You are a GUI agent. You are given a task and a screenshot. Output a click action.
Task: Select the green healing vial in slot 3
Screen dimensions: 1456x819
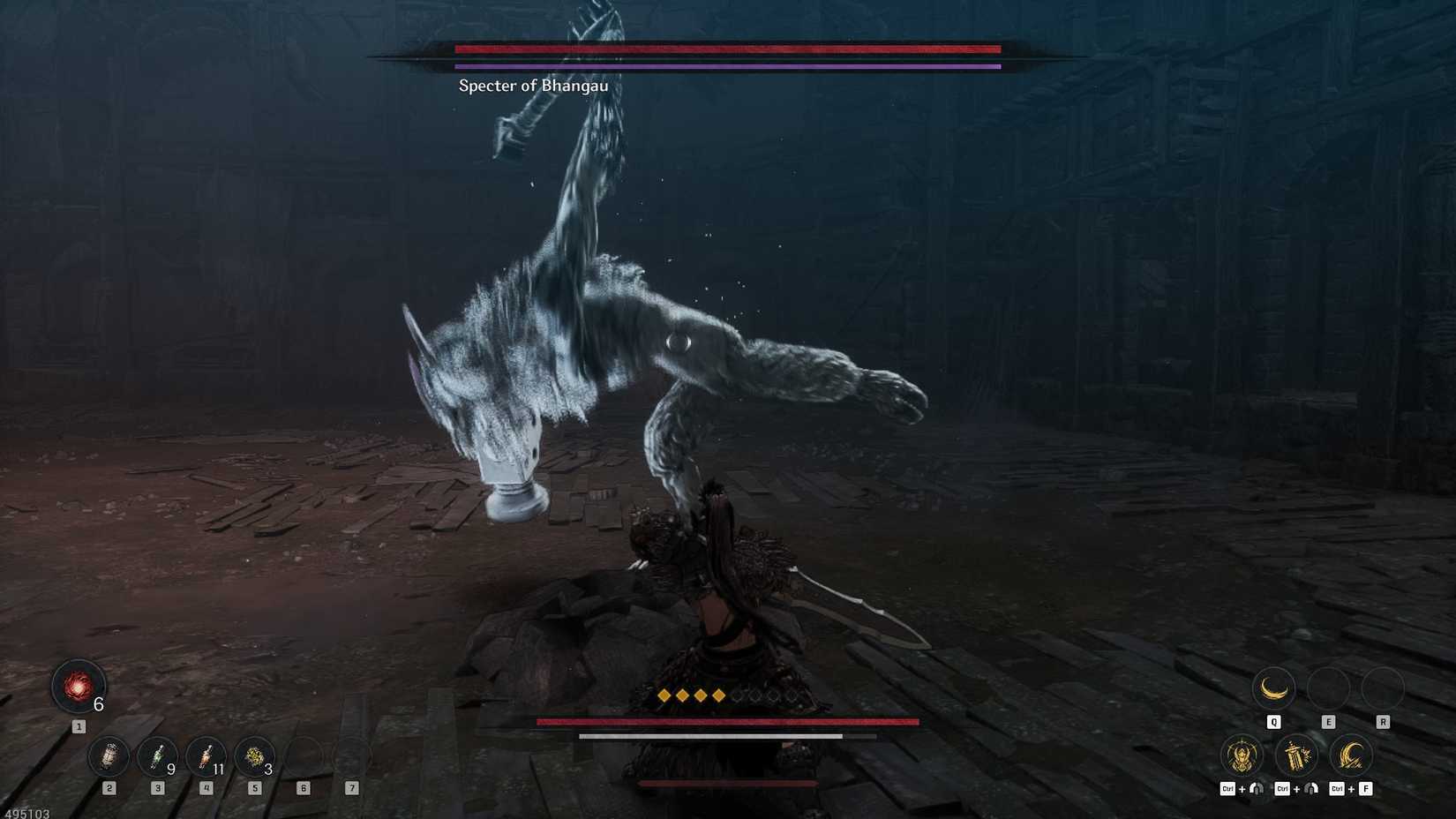coord(157,757)
